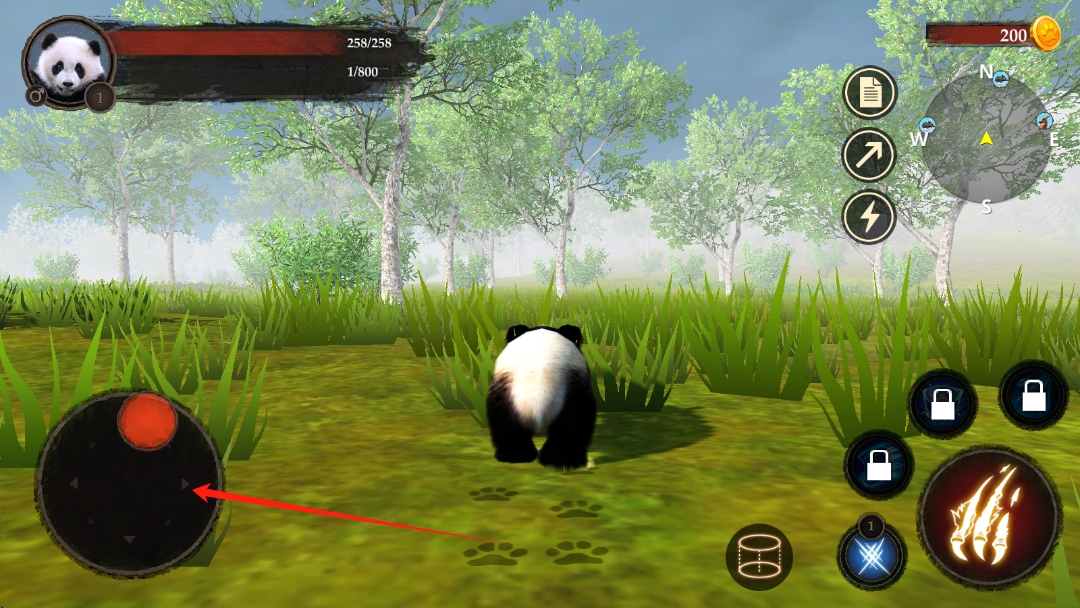
Task: Tap the red joystick knob
Action: click(148, 421)
